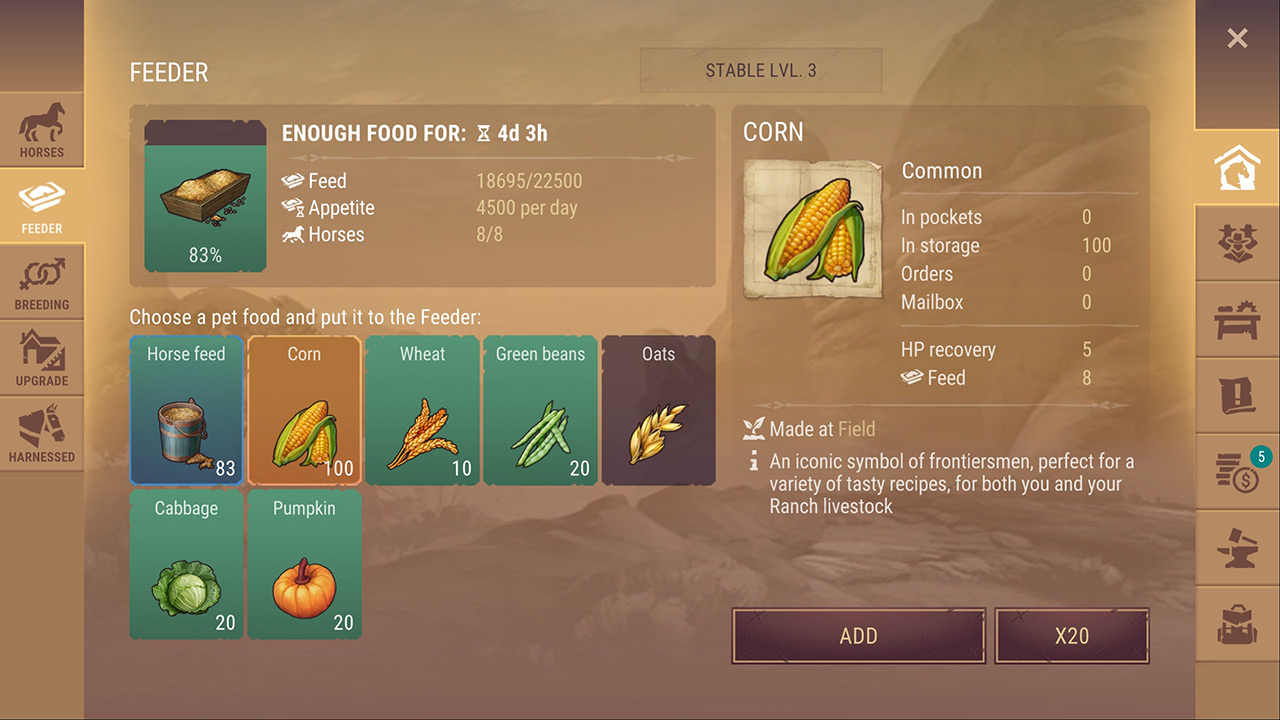Click the Stable Lvl. 3 label button
The width and height of the screenshot is (1280, 720).
(x=760, y=71)
